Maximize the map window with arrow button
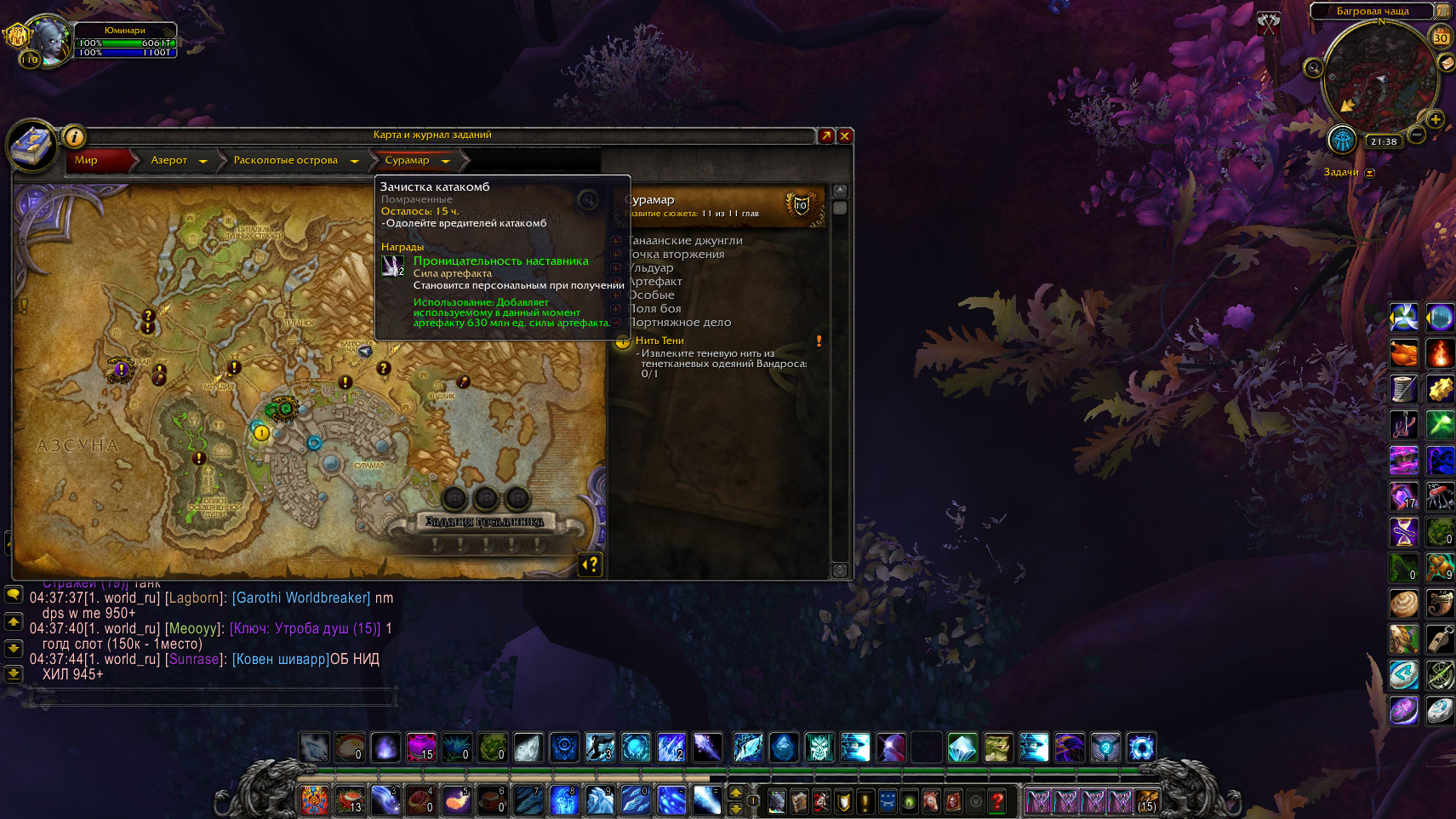1456x819 pixels. [x=826, y=135]
